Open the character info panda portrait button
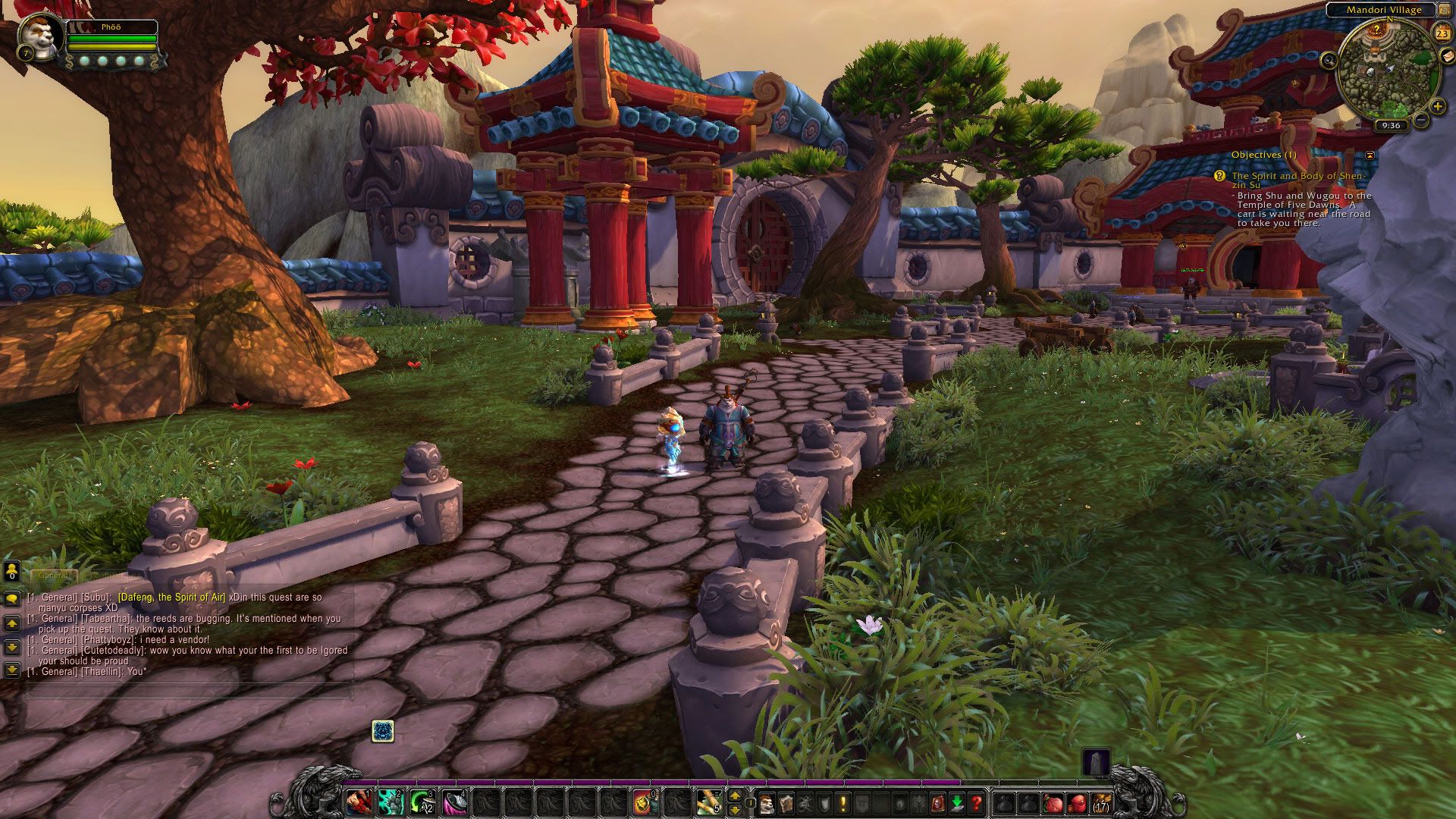Screen dimensions: 1456x819 [767, 802]
